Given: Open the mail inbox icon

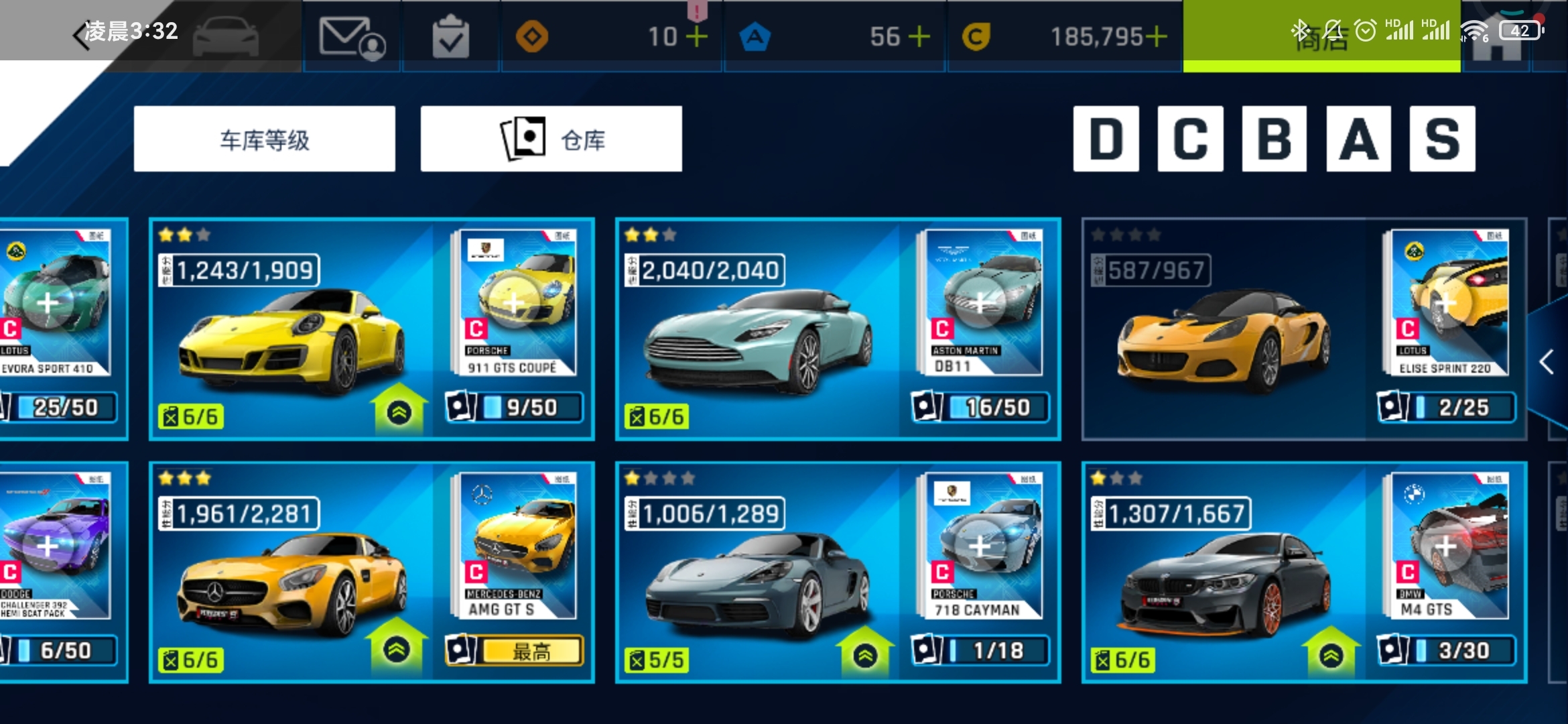Looking at the screenshot, I should [352, 37].
